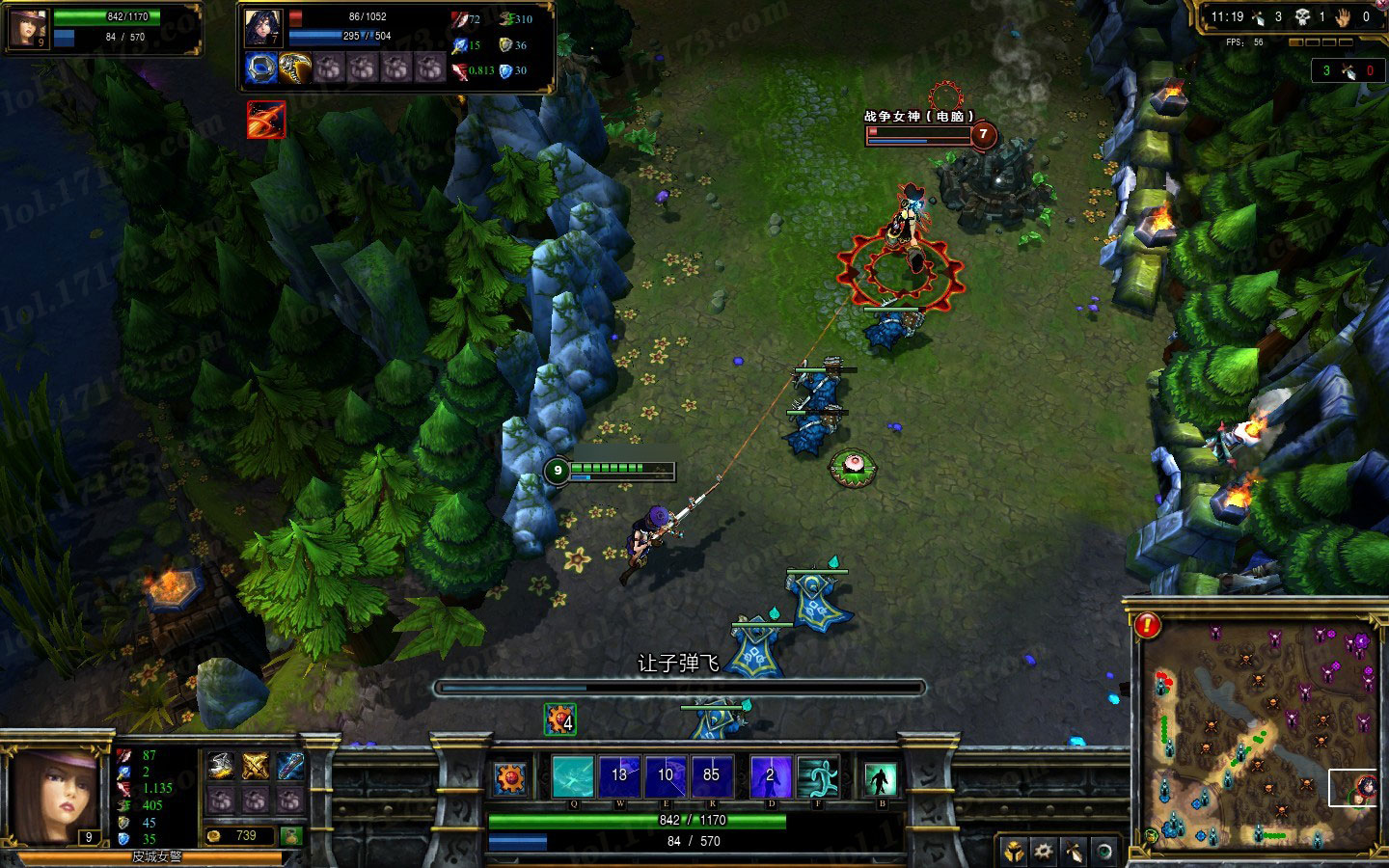Click the gear passive icon beside Q

point(510,776)
